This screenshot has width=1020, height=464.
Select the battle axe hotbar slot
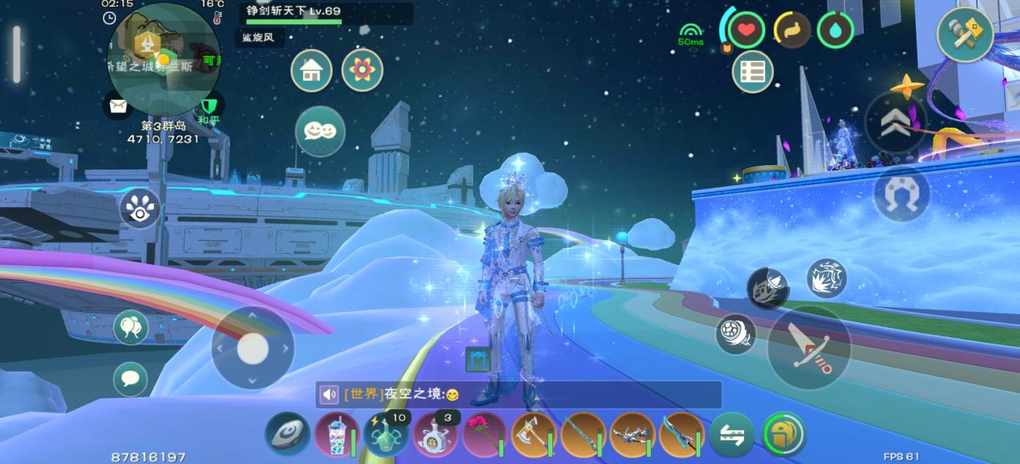[533, 435]
